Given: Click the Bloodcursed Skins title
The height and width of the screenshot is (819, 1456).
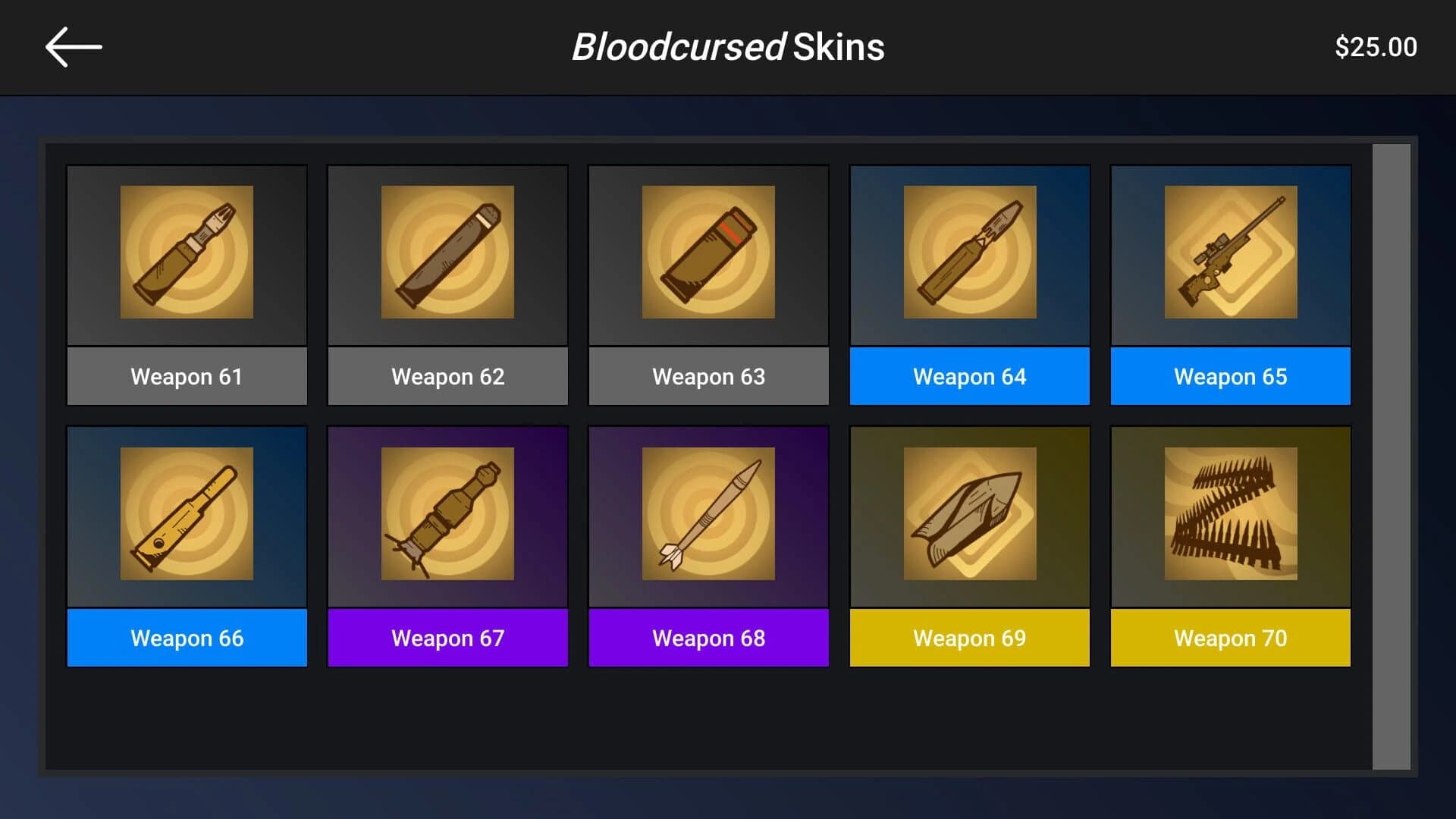Looking at the screenshot, I should tap(727, 47).
